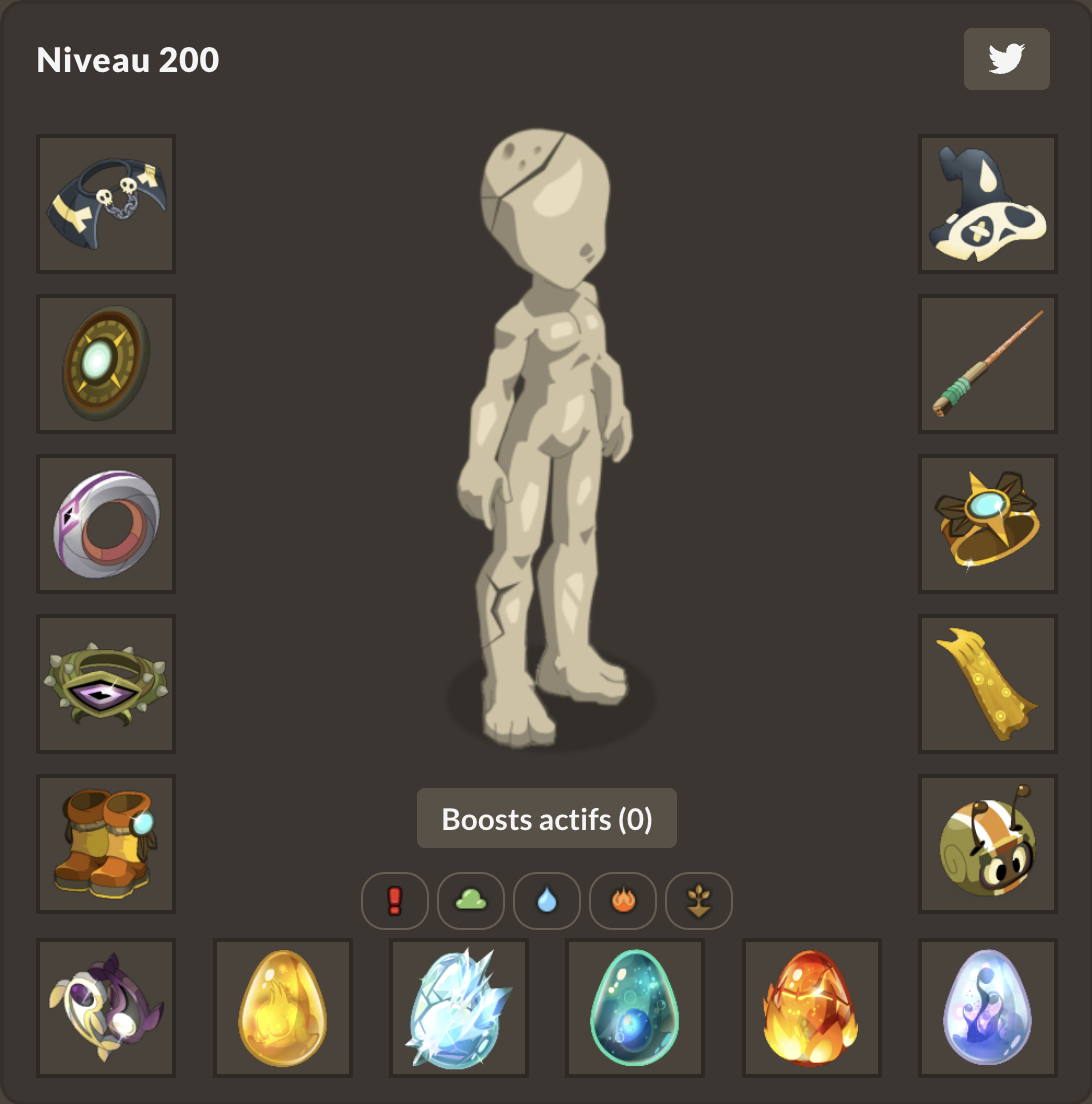
Task: Share build via the Twitter button
Action: (x=1006, y=59)
